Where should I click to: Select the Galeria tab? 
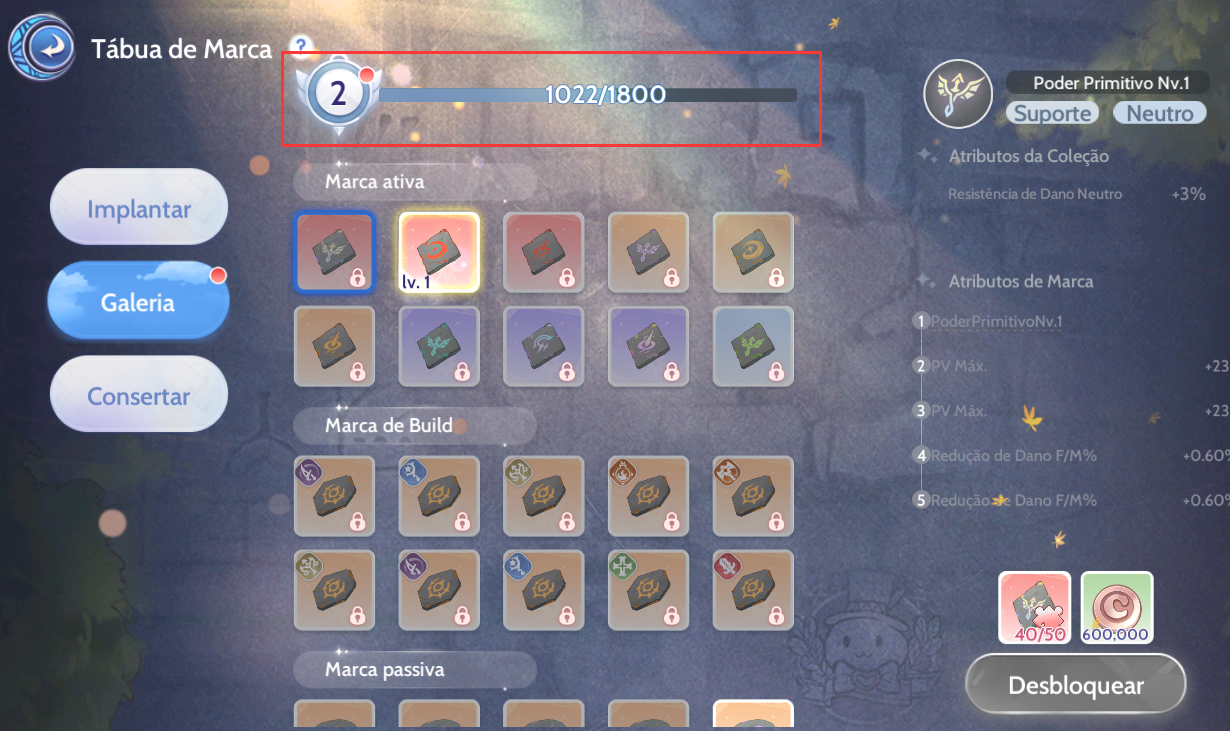pos(138,302)
